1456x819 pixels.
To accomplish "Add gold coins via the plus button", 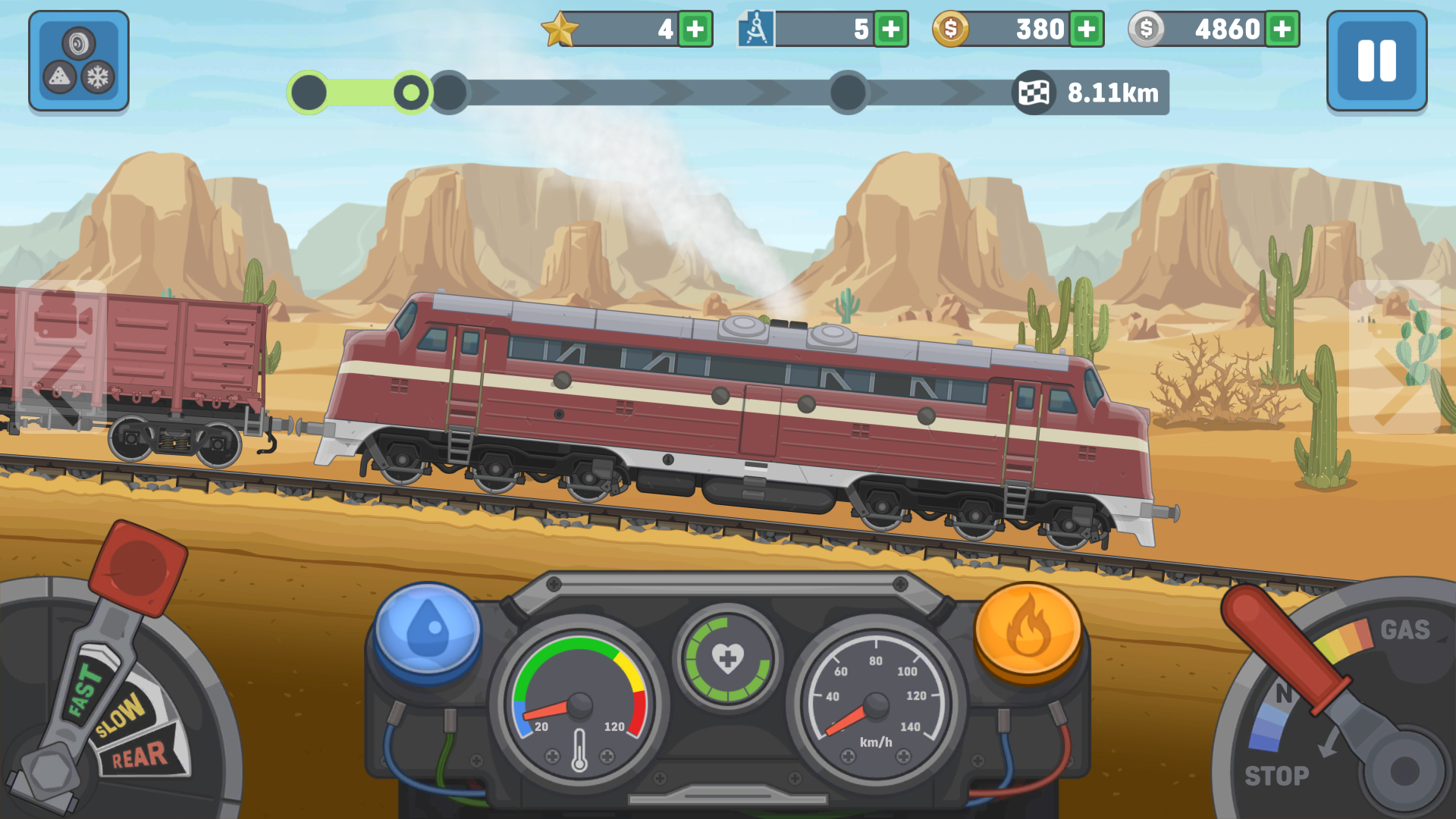I will [1086, 29].
